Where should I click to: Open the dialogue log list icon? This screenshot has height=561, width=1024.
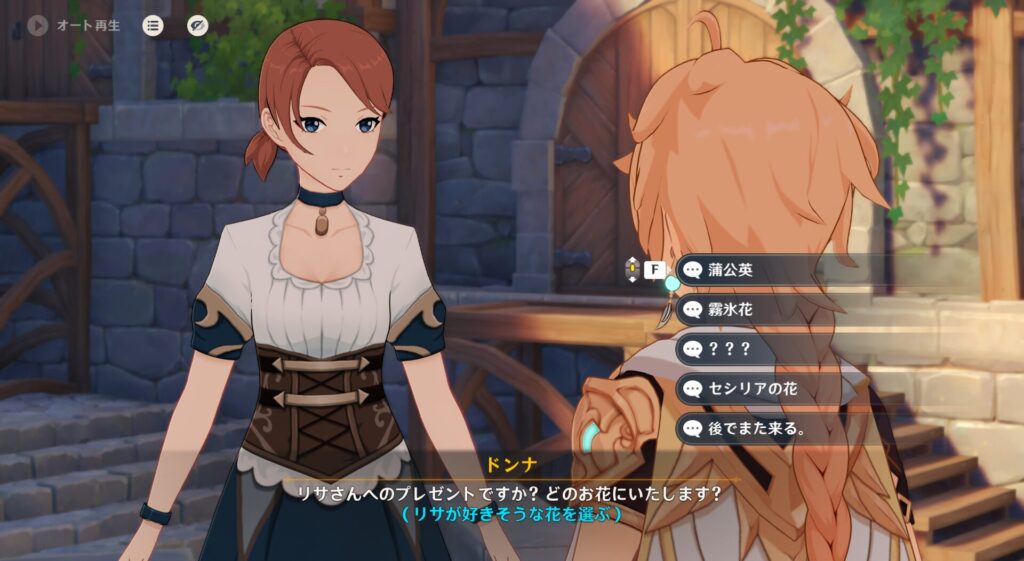click(x=152, y=26)
